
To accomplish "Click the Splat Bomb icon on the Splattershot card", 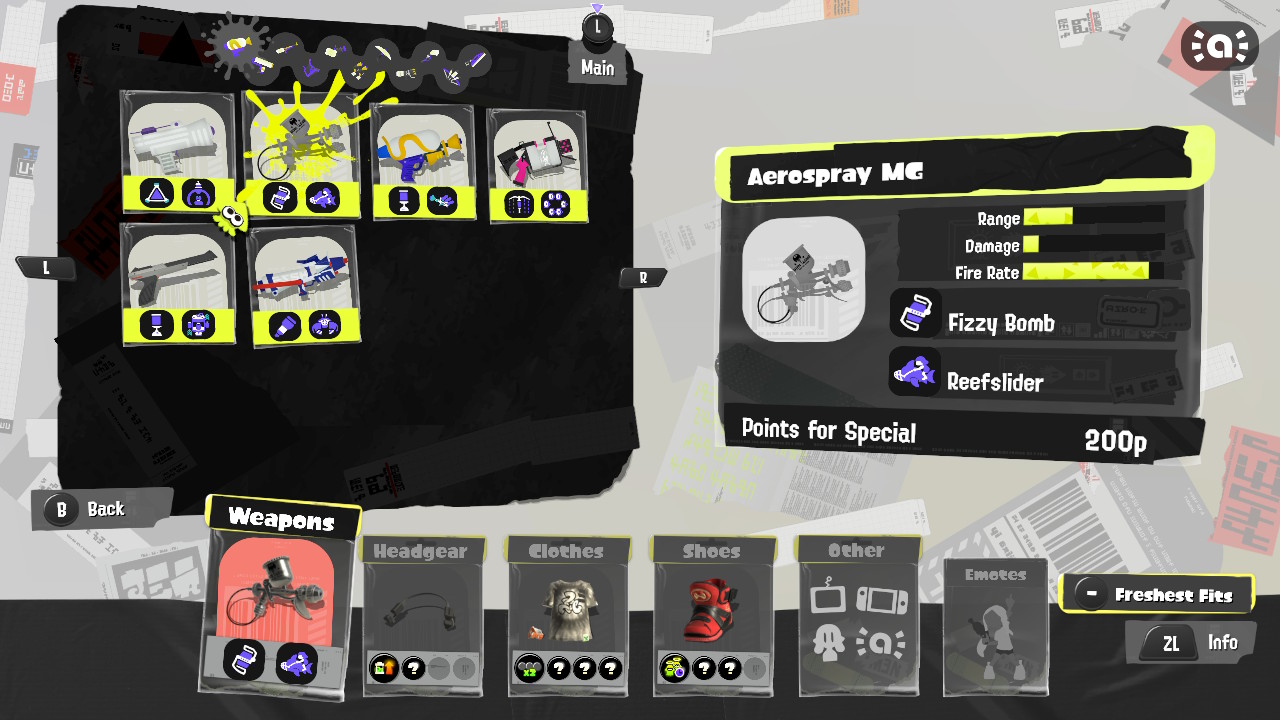I will point(156,194).
